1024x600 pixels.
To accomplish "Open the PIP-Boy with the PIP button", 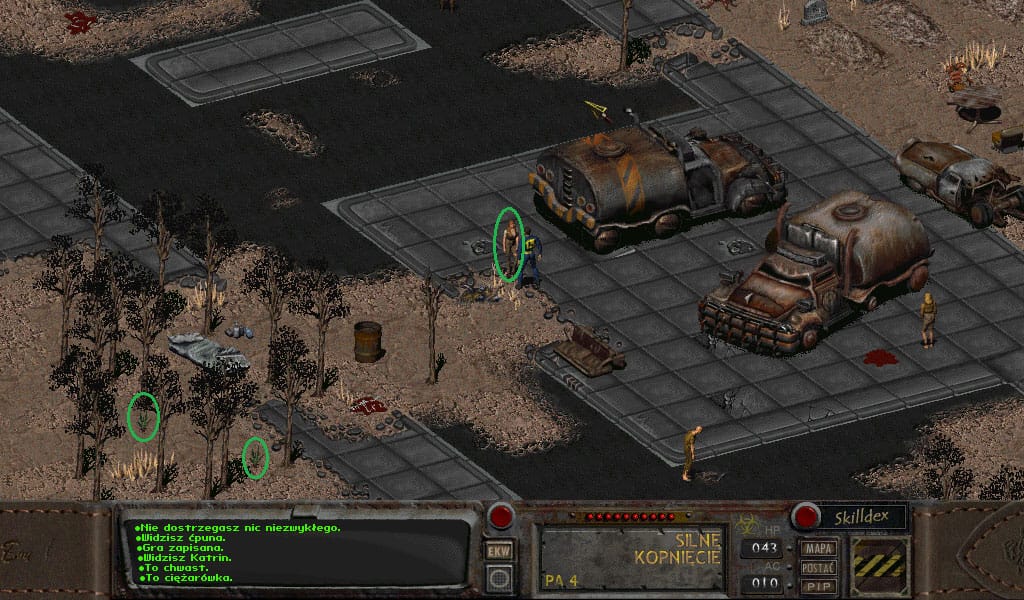I will coord(818,586).
